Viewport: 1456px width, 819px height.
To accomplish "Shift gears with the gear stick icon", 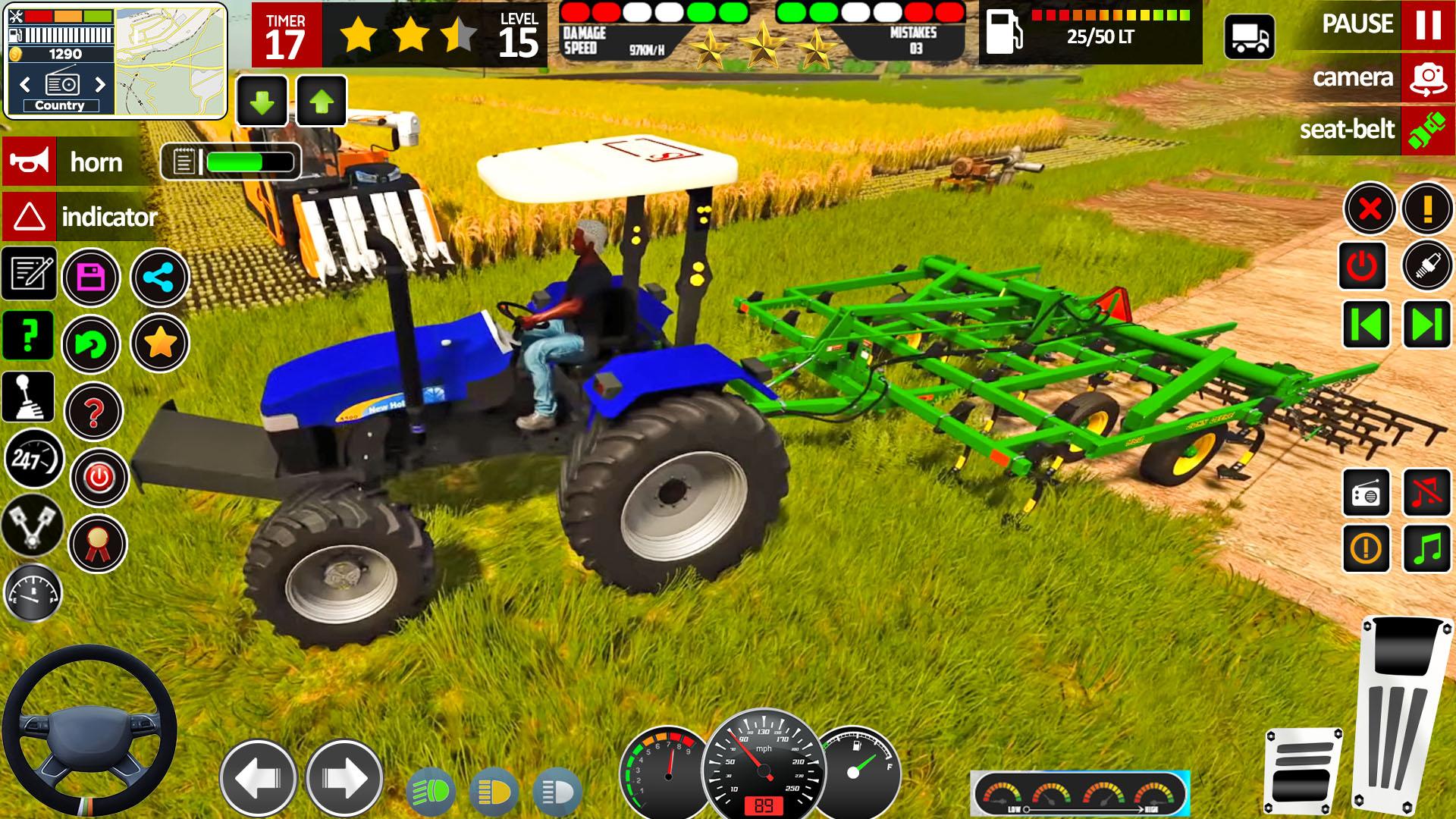I will (x=29, y=397).
